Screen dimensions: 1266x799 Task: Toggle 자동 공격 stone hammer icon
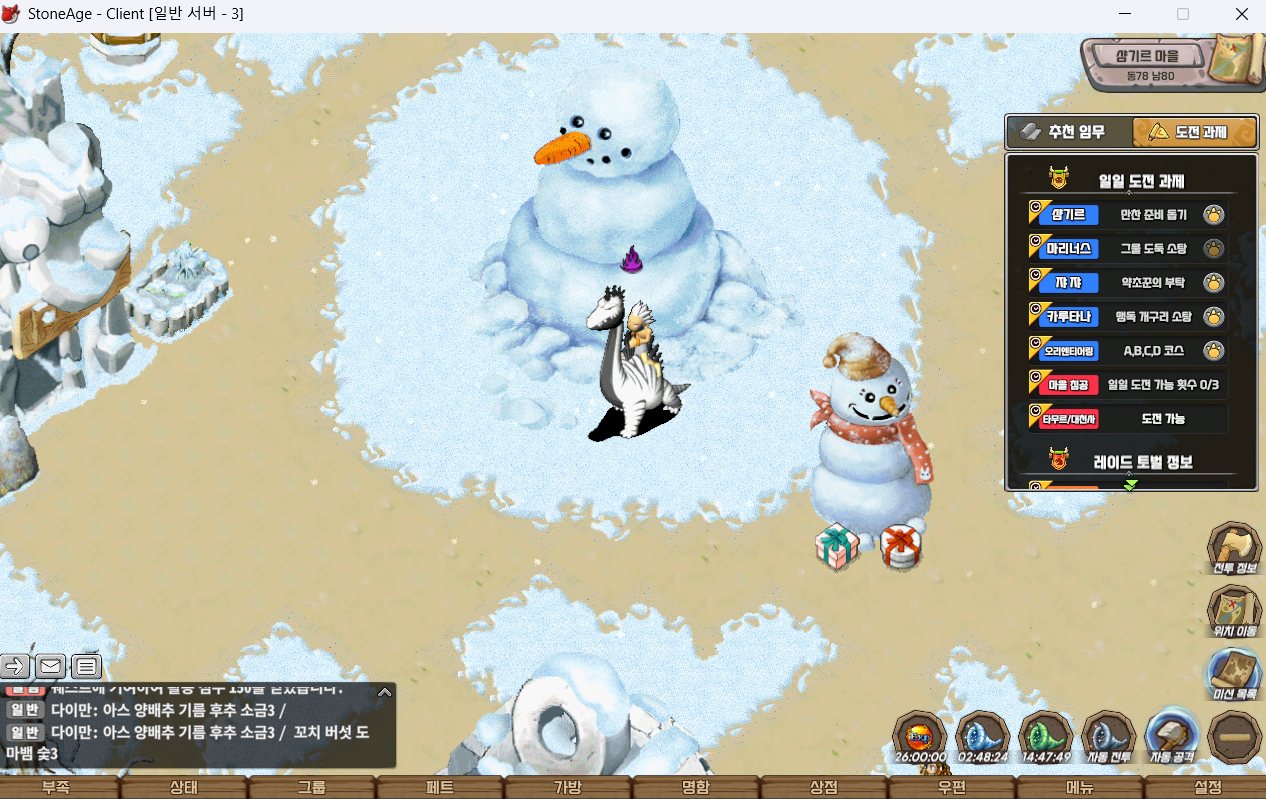pos(1171,737)
